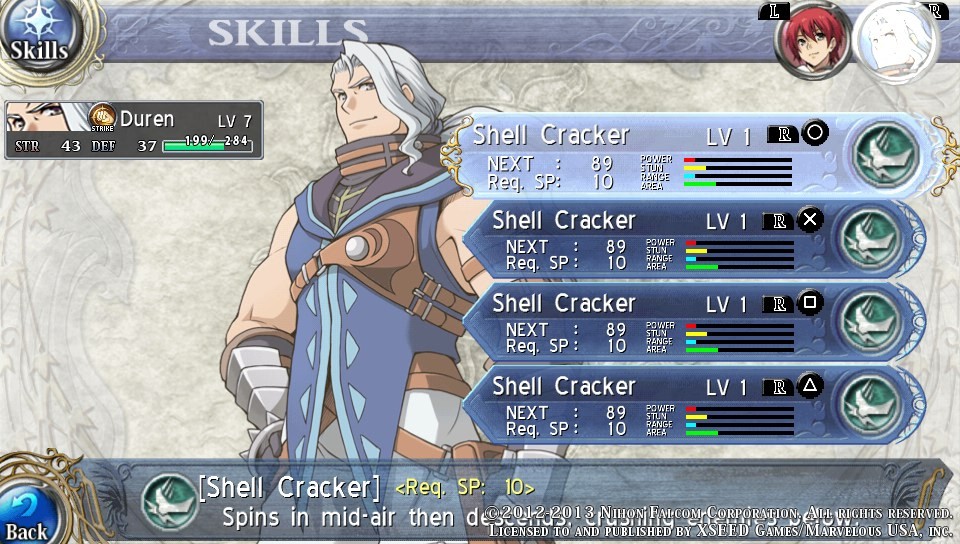Open the Skills menu orb

coord(40,35)
